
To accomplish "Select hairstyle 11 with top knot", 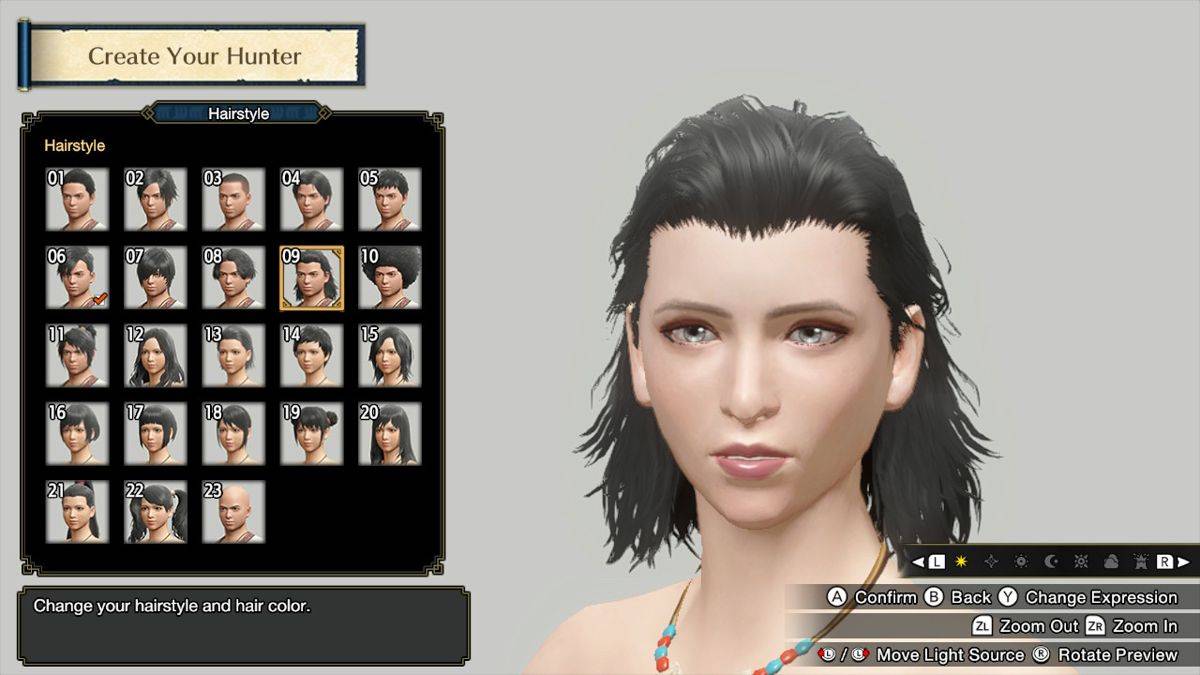I will [77, 355].
